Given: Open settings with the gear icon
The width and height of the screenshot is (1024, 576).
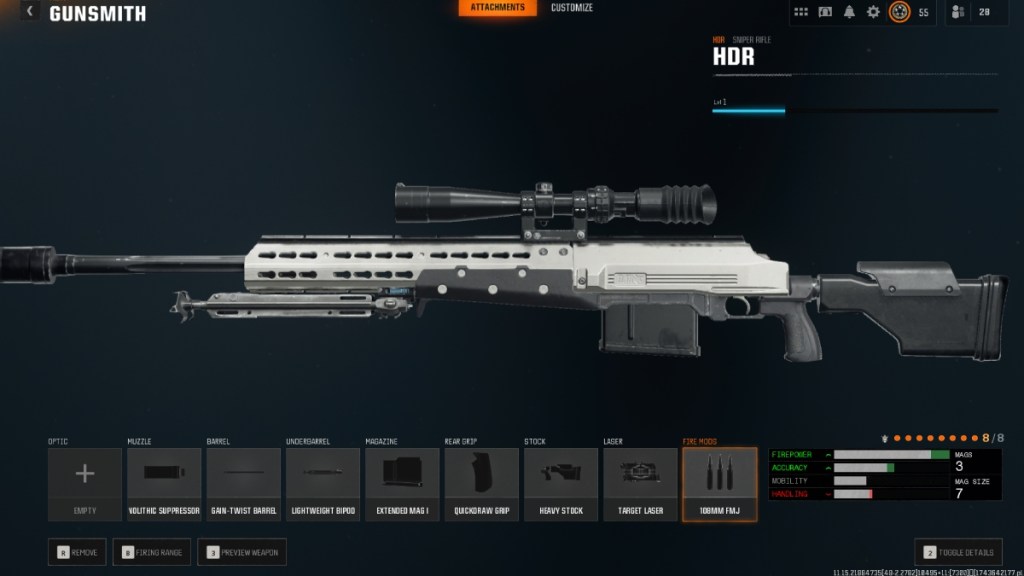Looking at the screenshot, I should tap(873, 12).
